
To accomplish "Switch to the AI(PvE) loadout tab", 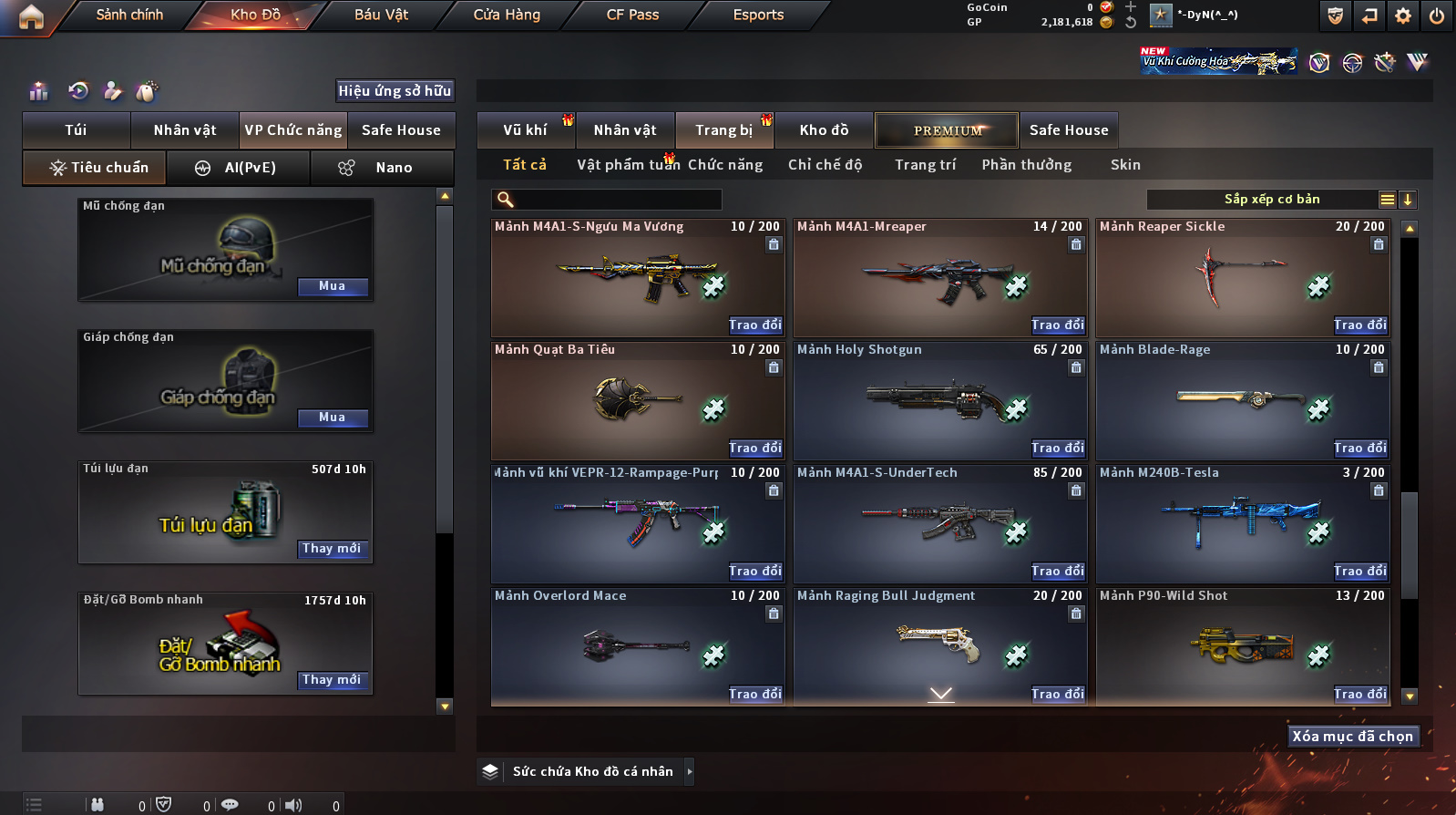I will point(238,168).
